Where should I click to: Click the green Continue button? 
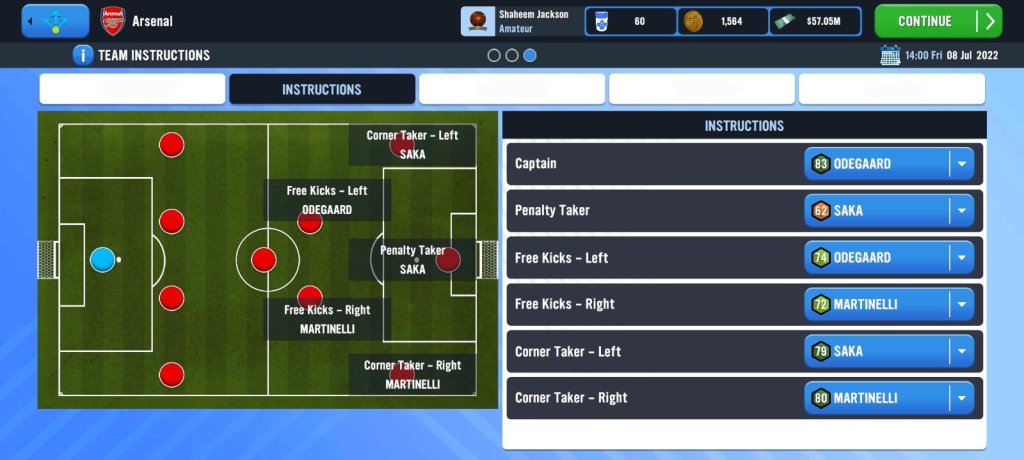tap(937, 21)
